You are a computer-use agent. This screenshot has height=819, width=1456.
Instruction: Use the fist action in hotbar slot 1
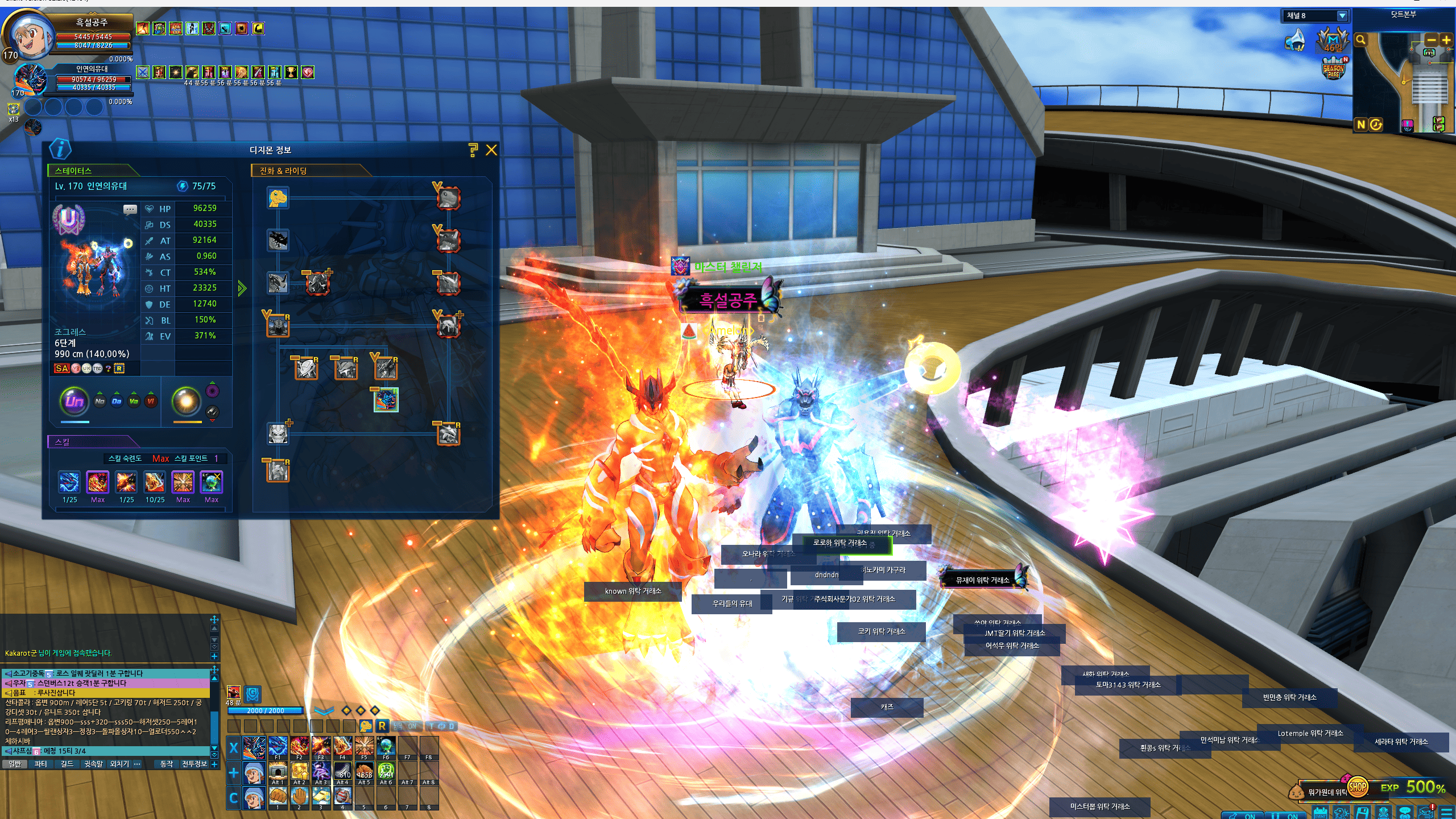pyautogui.click(x=278, y=796)
